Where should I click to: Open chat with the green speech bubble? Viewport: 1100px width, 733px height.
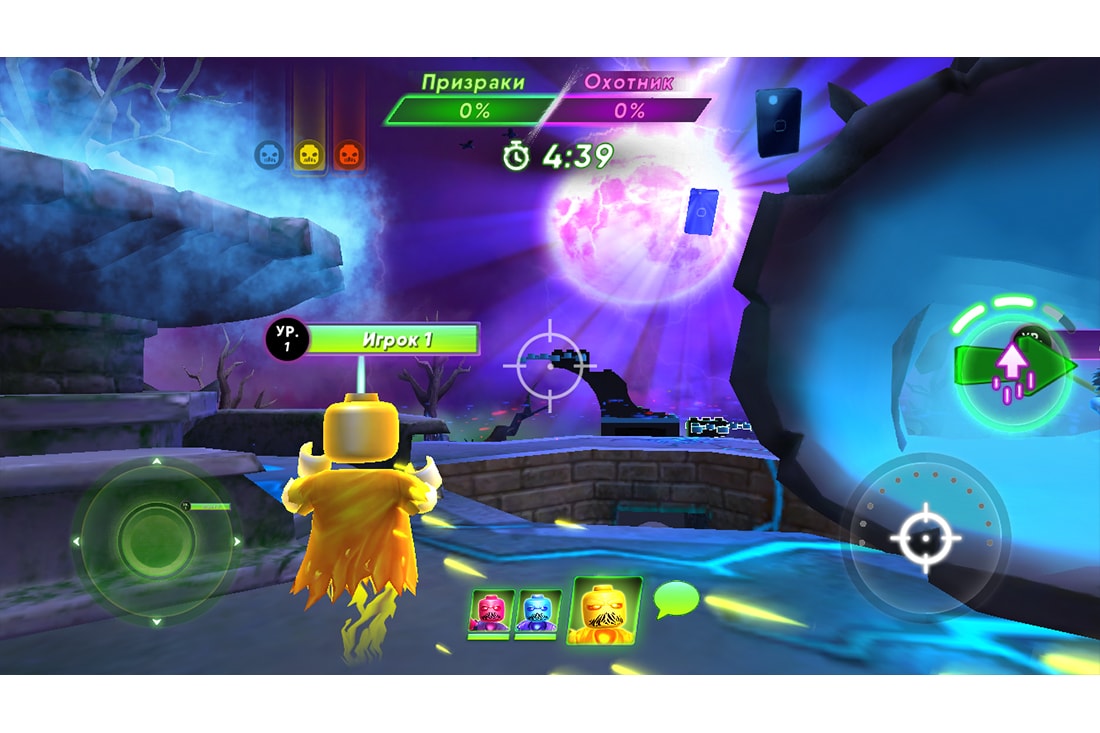675,599
